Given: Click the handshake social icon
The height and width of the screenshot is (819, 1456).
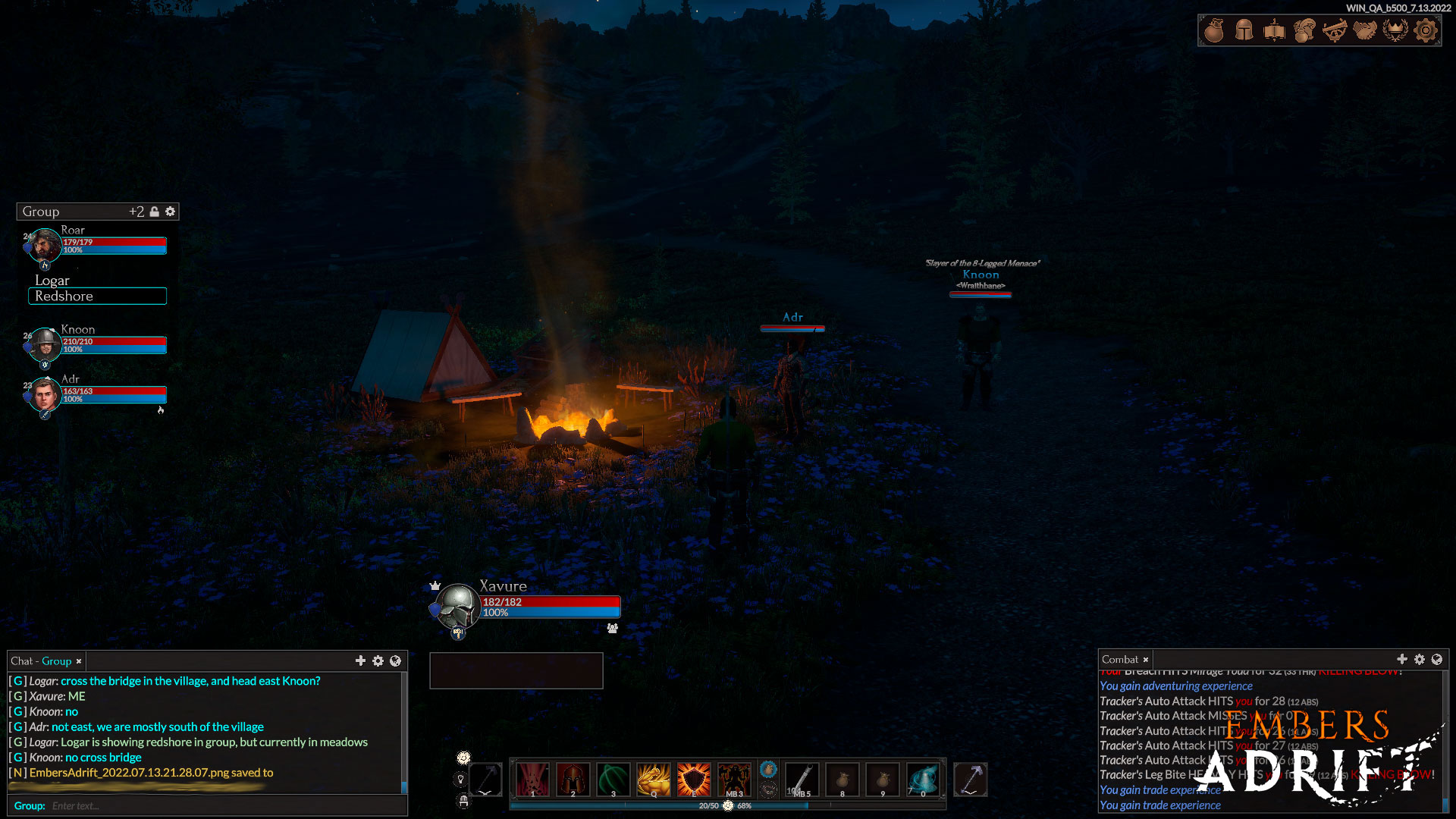Looking at the screenshot, I should [1365, 30].
